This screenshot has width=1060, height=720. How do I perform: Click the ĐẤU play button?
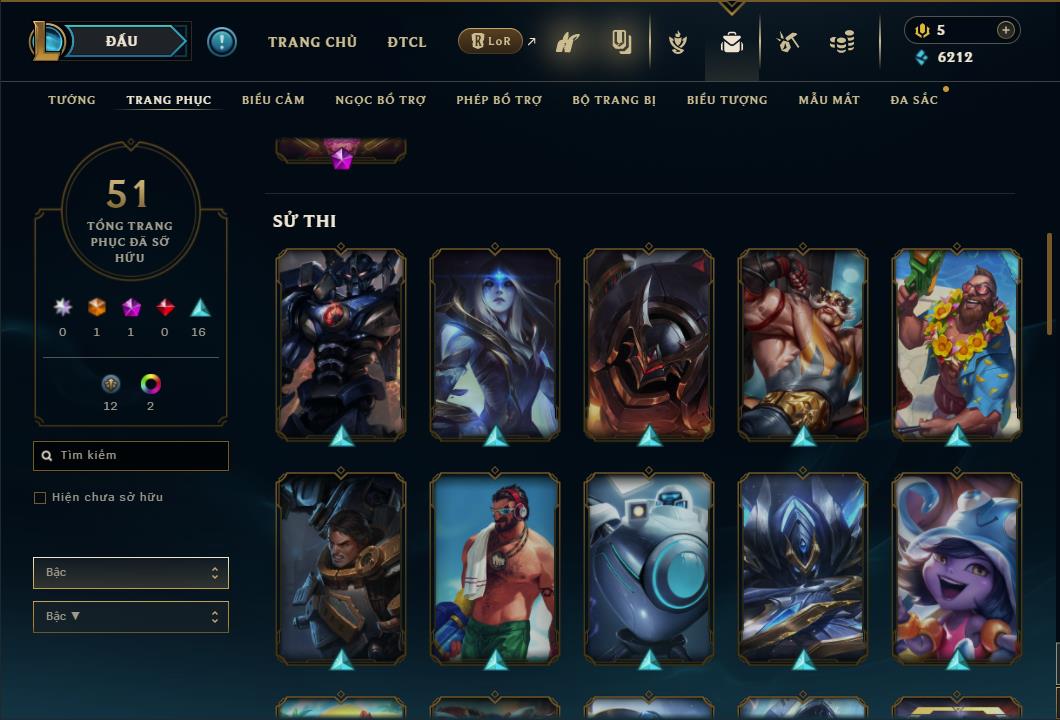click(x=122, y=42)
